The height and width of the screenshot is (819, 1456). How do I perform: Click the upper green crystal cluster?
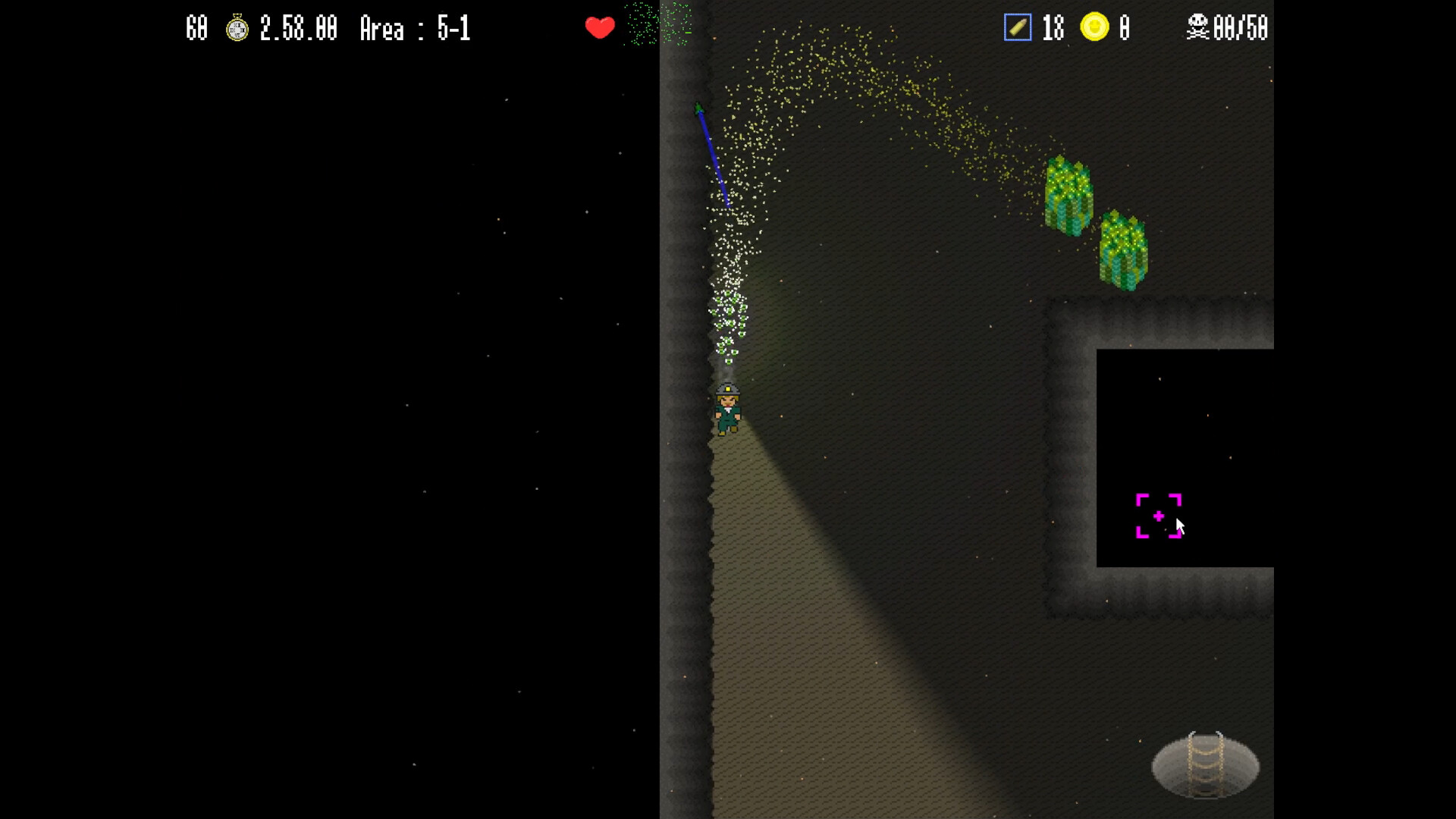[x=1068, y=193]
